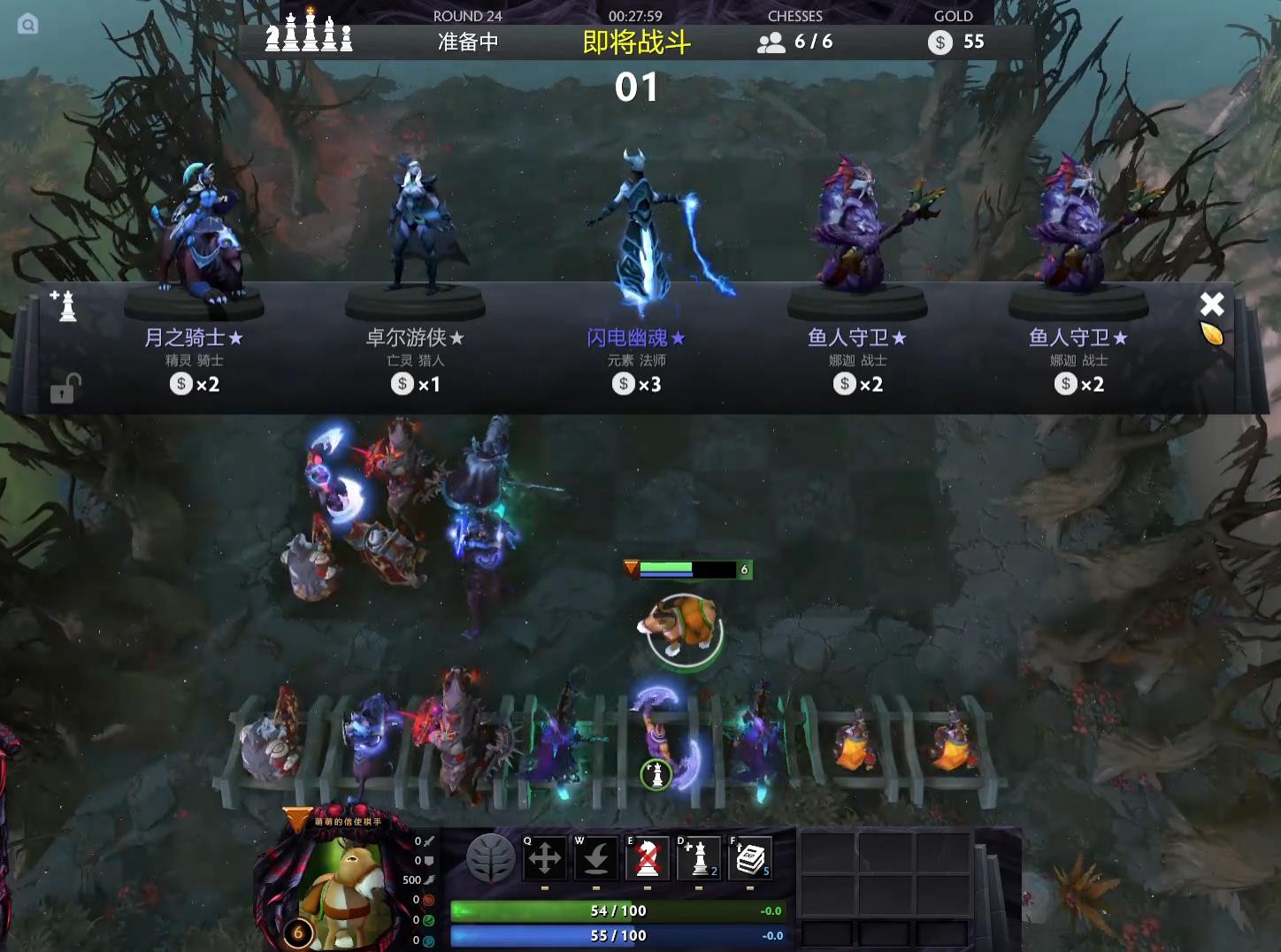This screenshot has height=952, width=1281.
Task: Toggle the shop lock padlock icon
Action: (65, 388)
